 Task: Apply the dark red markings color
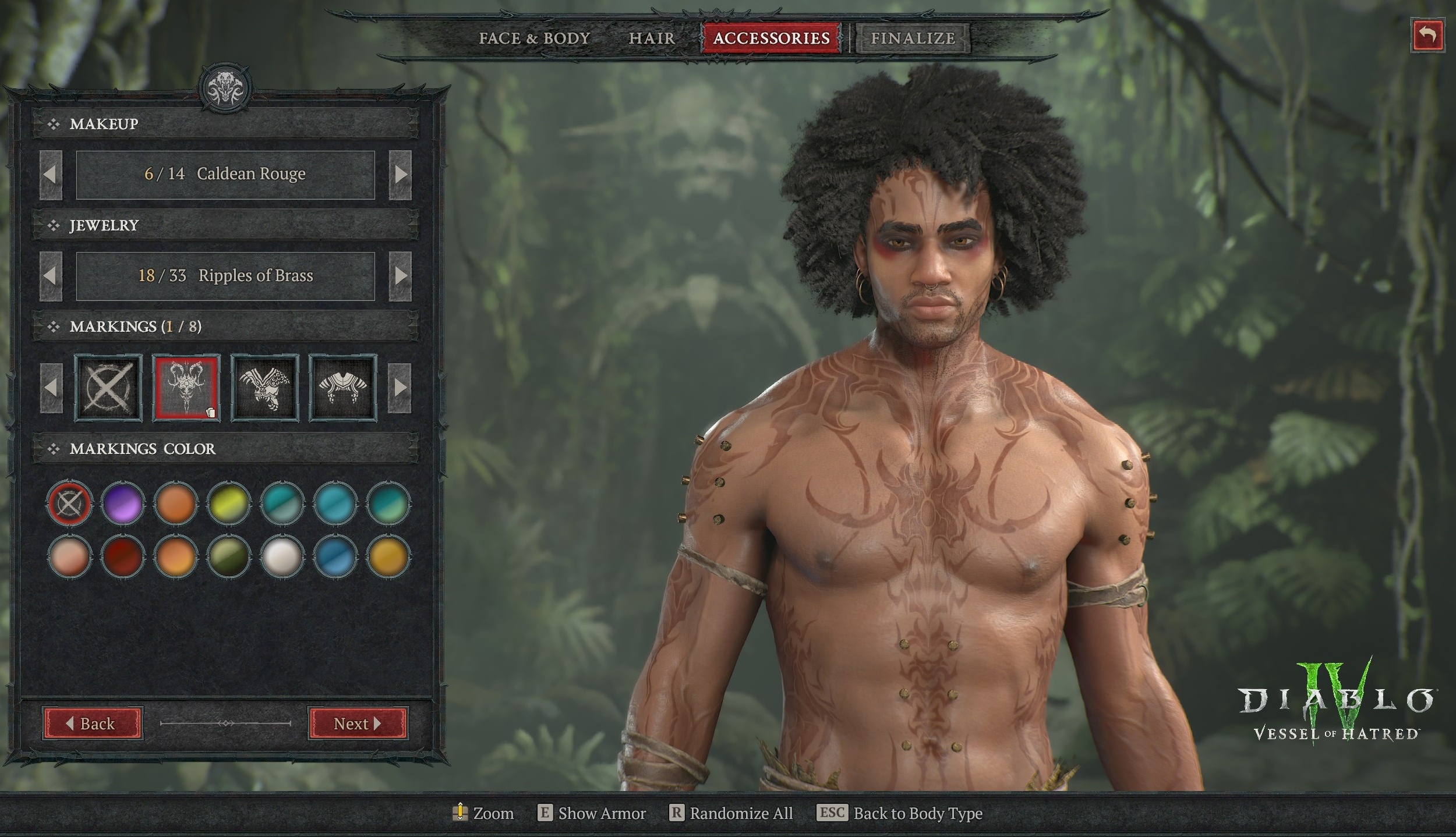[x=122, y=556]
